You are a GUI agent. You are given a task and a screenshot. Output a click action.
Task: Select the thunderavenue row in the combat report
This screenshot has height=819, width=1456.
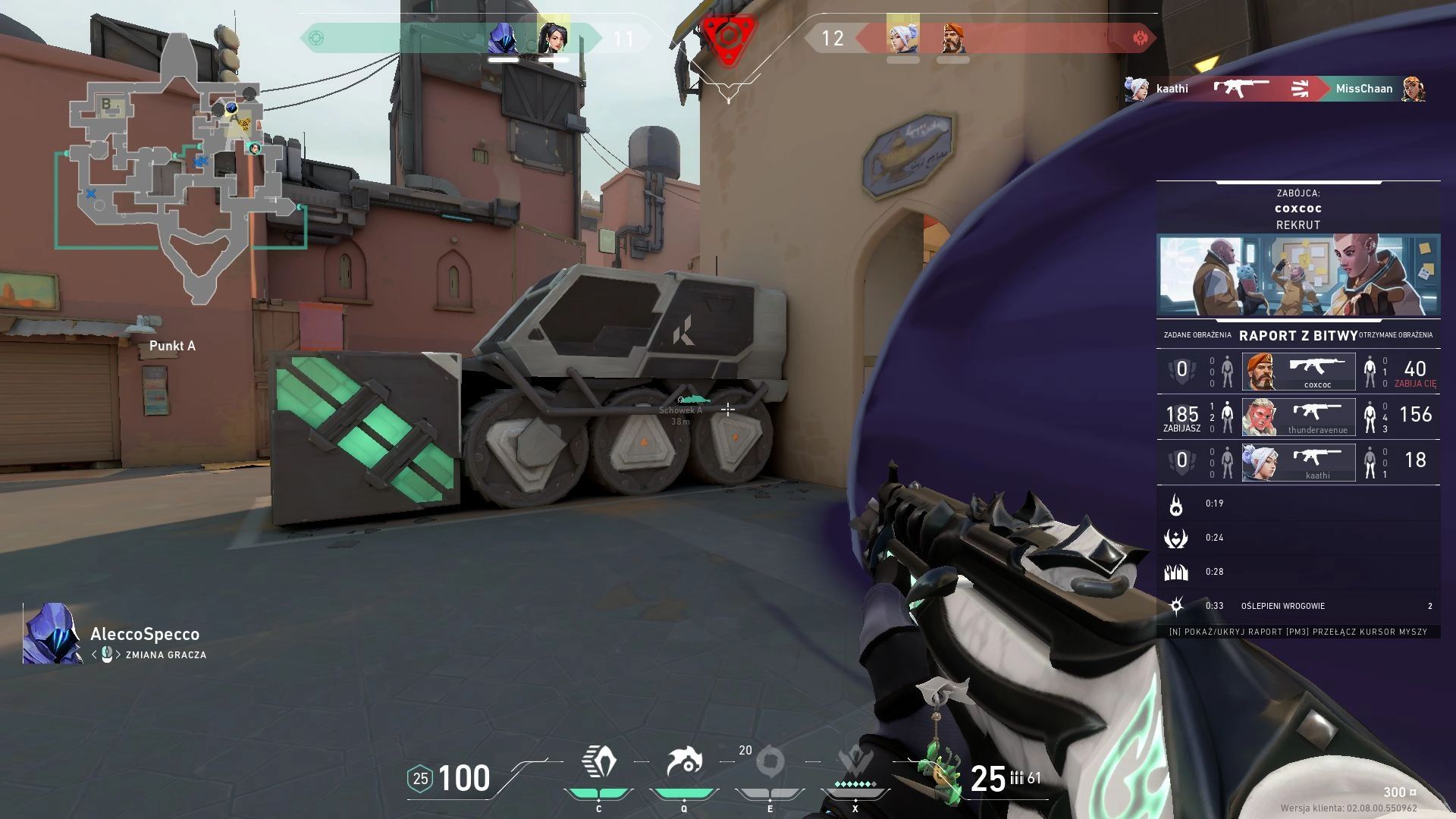[1298, 417]
